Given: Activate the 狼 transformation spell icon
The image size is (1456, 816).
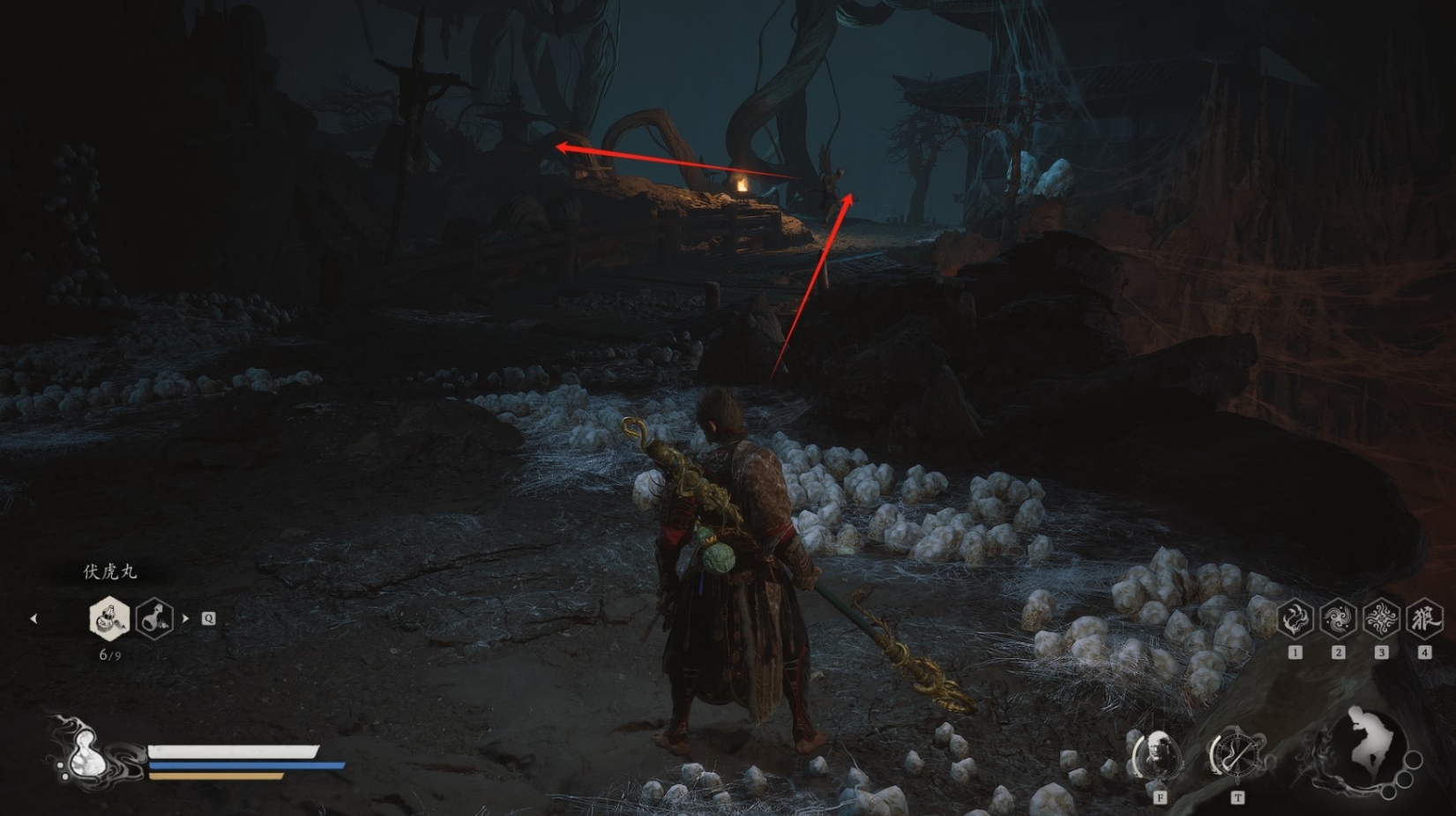Looking at the screenshot, I should (1423, 618).
